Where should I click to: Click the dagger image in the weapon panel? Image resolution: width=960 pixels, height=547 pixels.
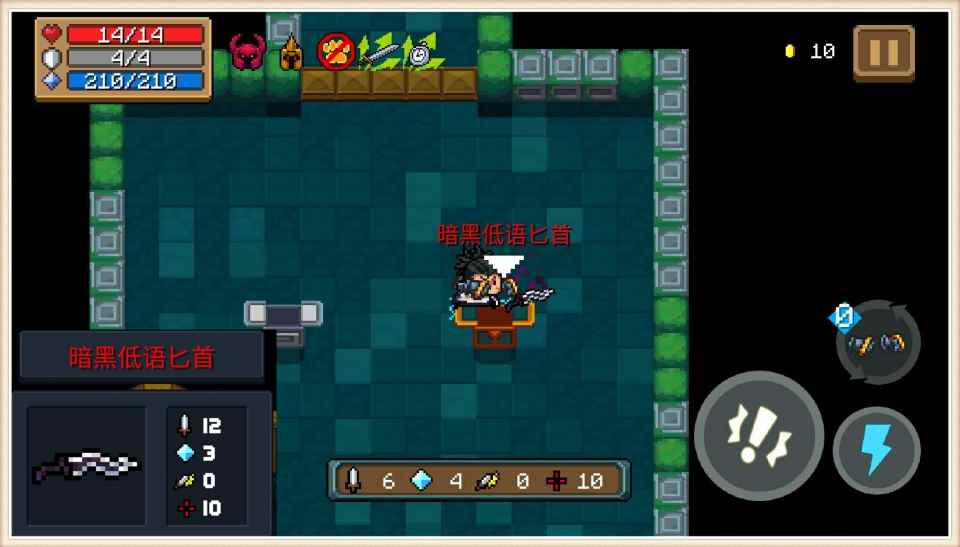pos(86,465)
